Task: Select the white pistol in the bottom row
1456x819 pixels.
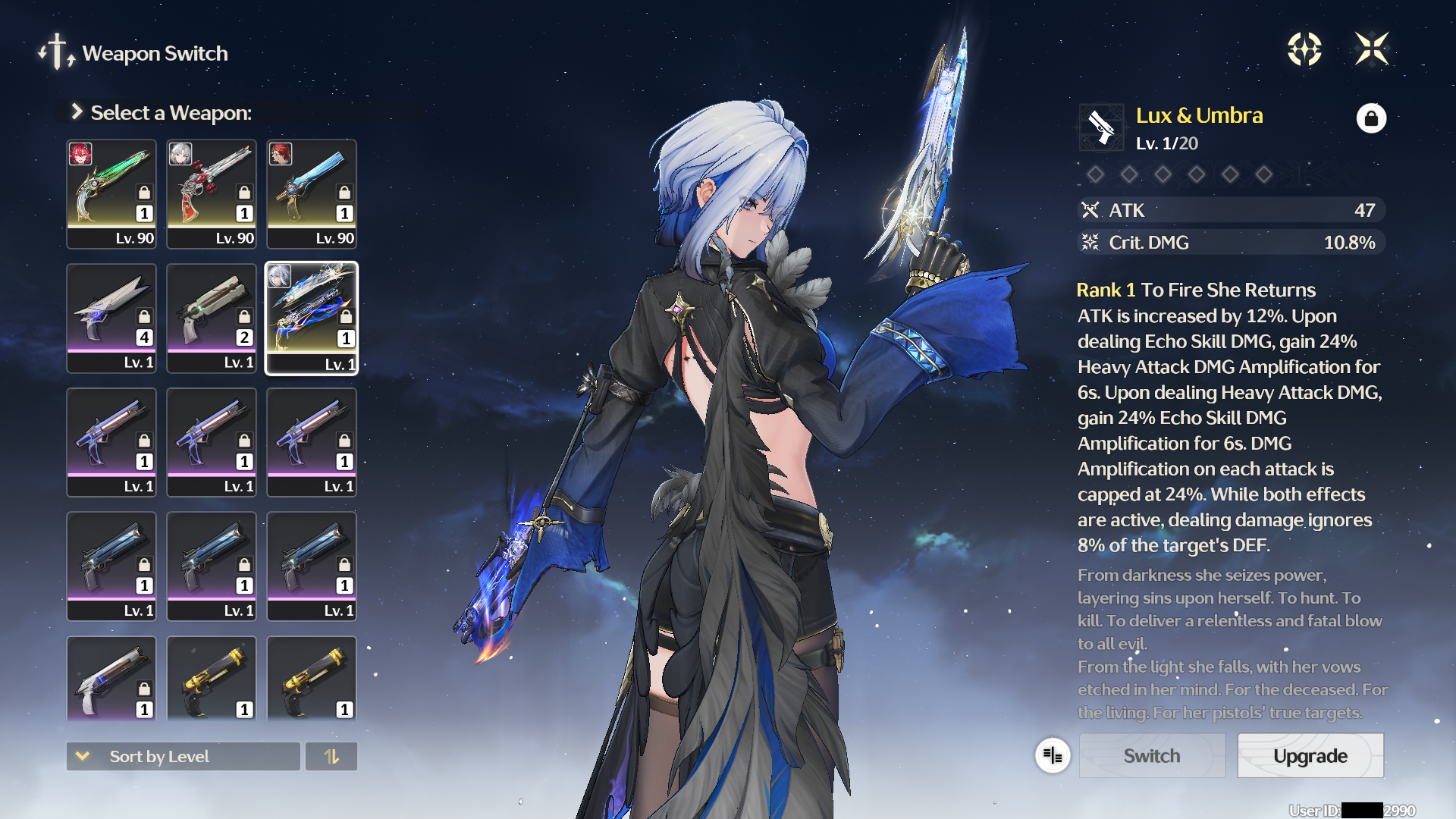Action: 111,677
